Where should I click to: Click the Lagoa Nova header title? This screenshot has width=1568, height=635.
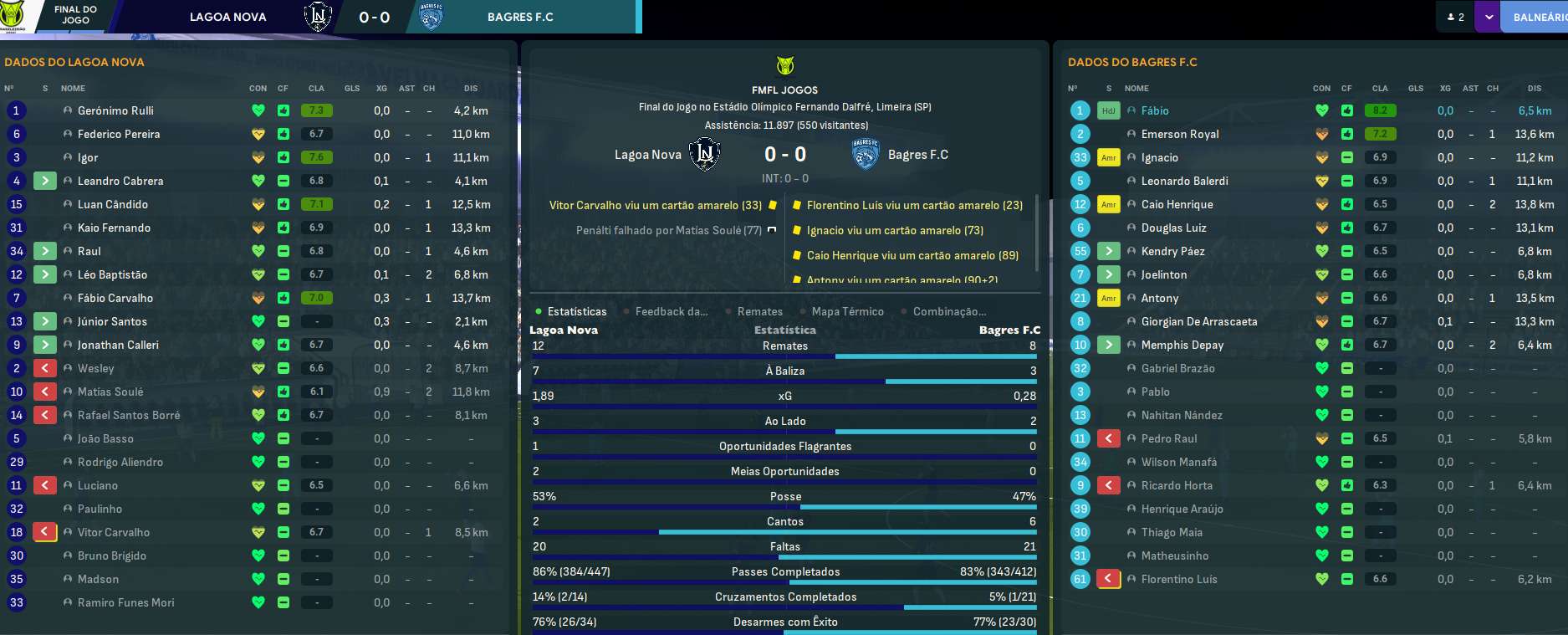[227, 17]
